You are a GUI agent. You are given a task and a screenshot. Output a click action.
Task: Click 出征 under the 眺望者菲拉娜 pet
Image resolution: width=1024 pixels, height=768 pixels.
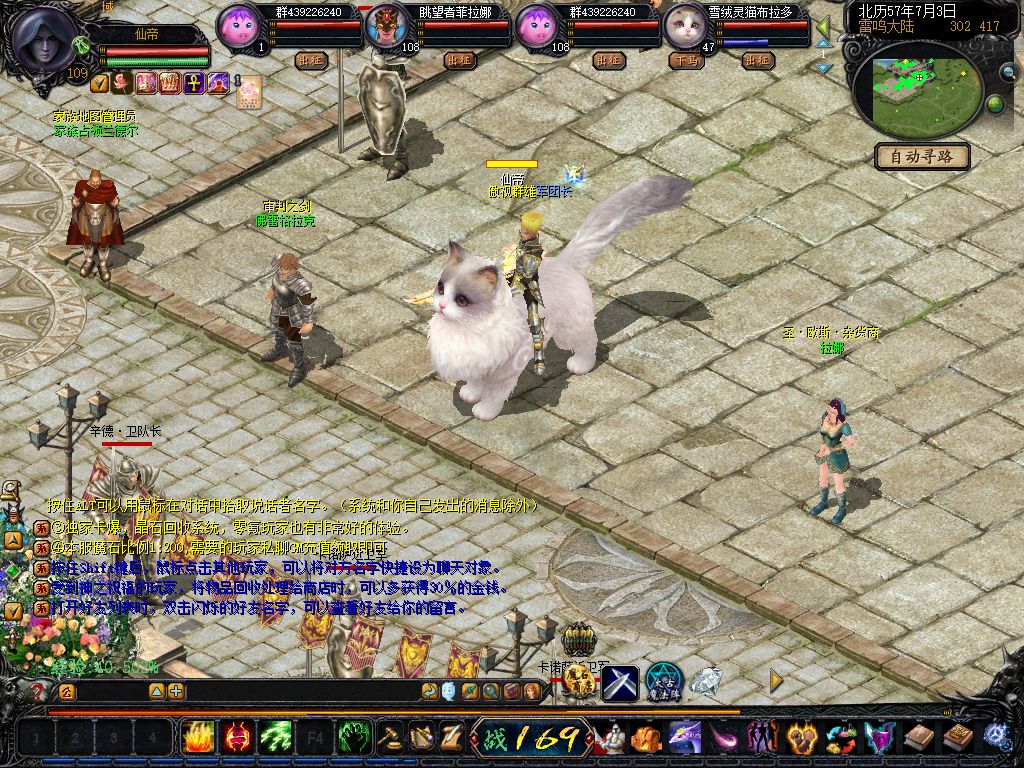(459, 60)
